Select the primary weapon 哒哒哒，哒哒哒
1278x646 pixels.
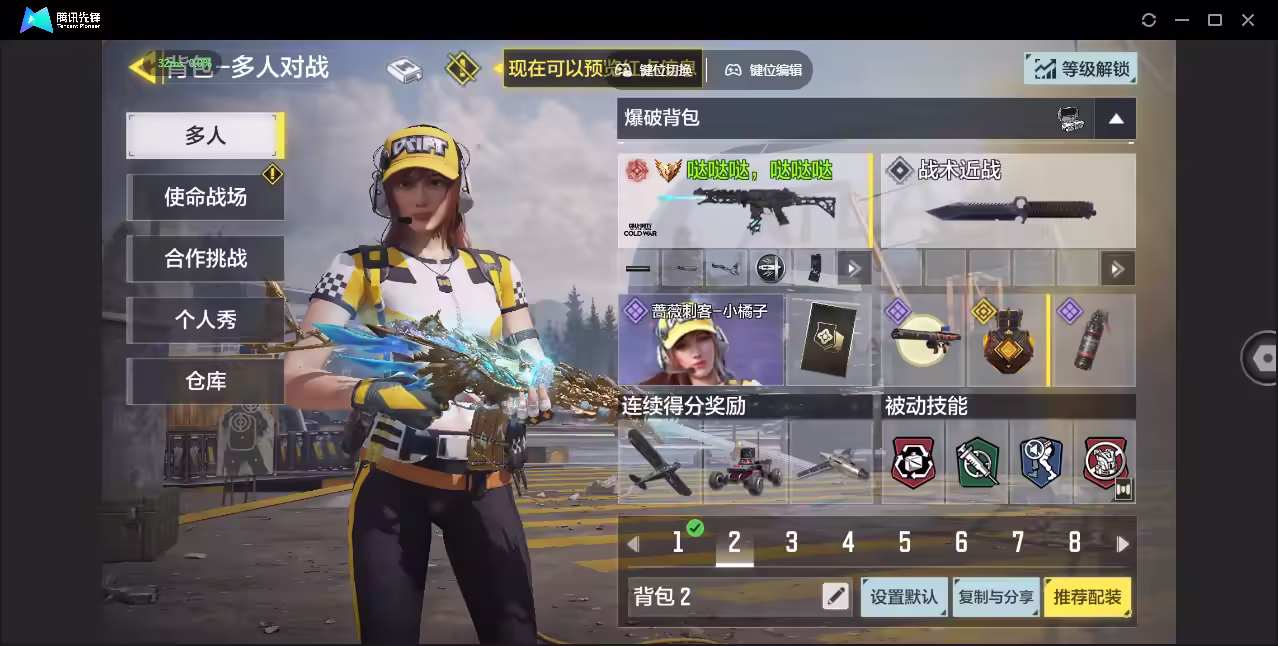coord(744,200)
